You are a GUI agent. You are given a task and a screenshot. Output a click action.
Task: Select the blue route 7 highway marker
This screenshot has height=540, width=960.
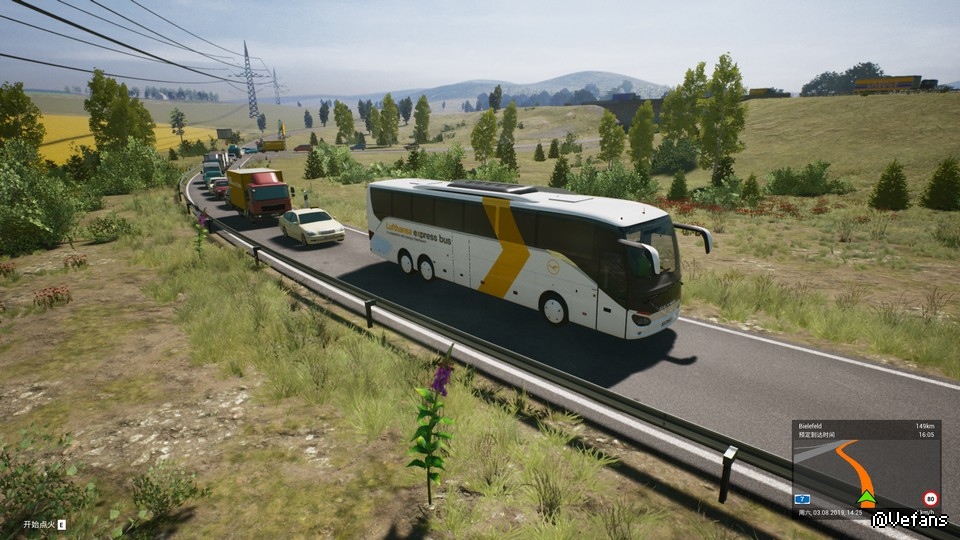801,498
